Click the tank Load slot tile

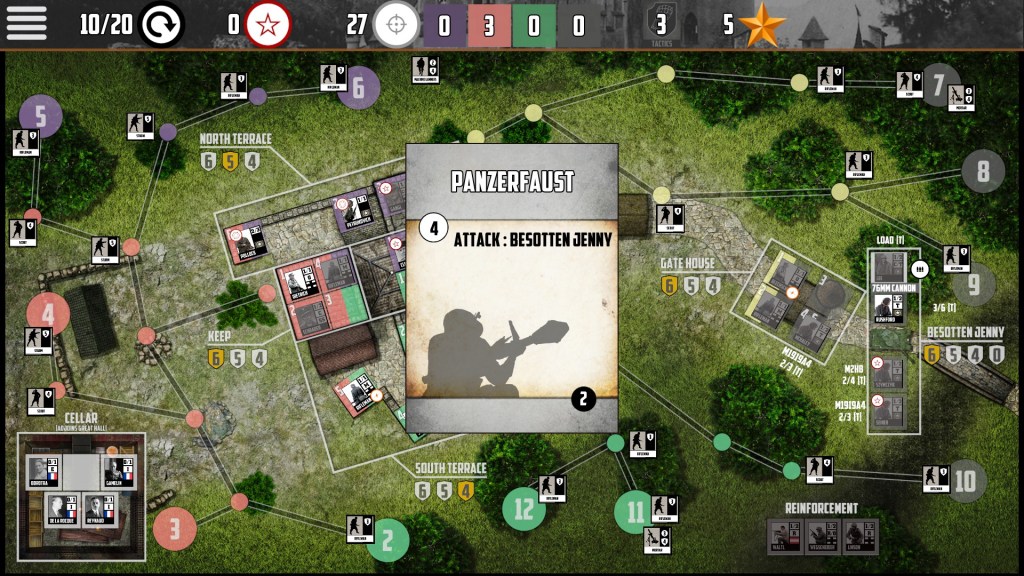[888, 268]
